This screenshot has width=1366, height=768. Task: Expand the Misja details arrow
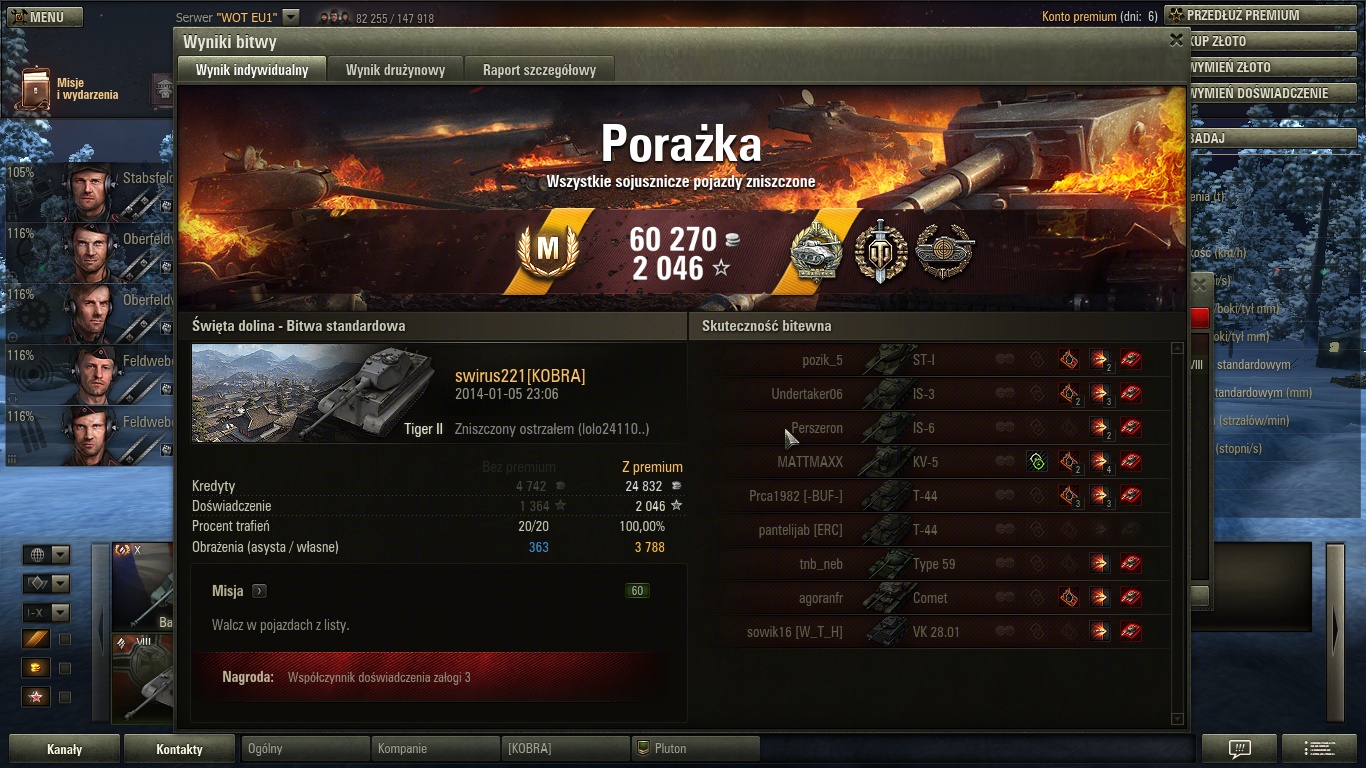tap(259, 591)
